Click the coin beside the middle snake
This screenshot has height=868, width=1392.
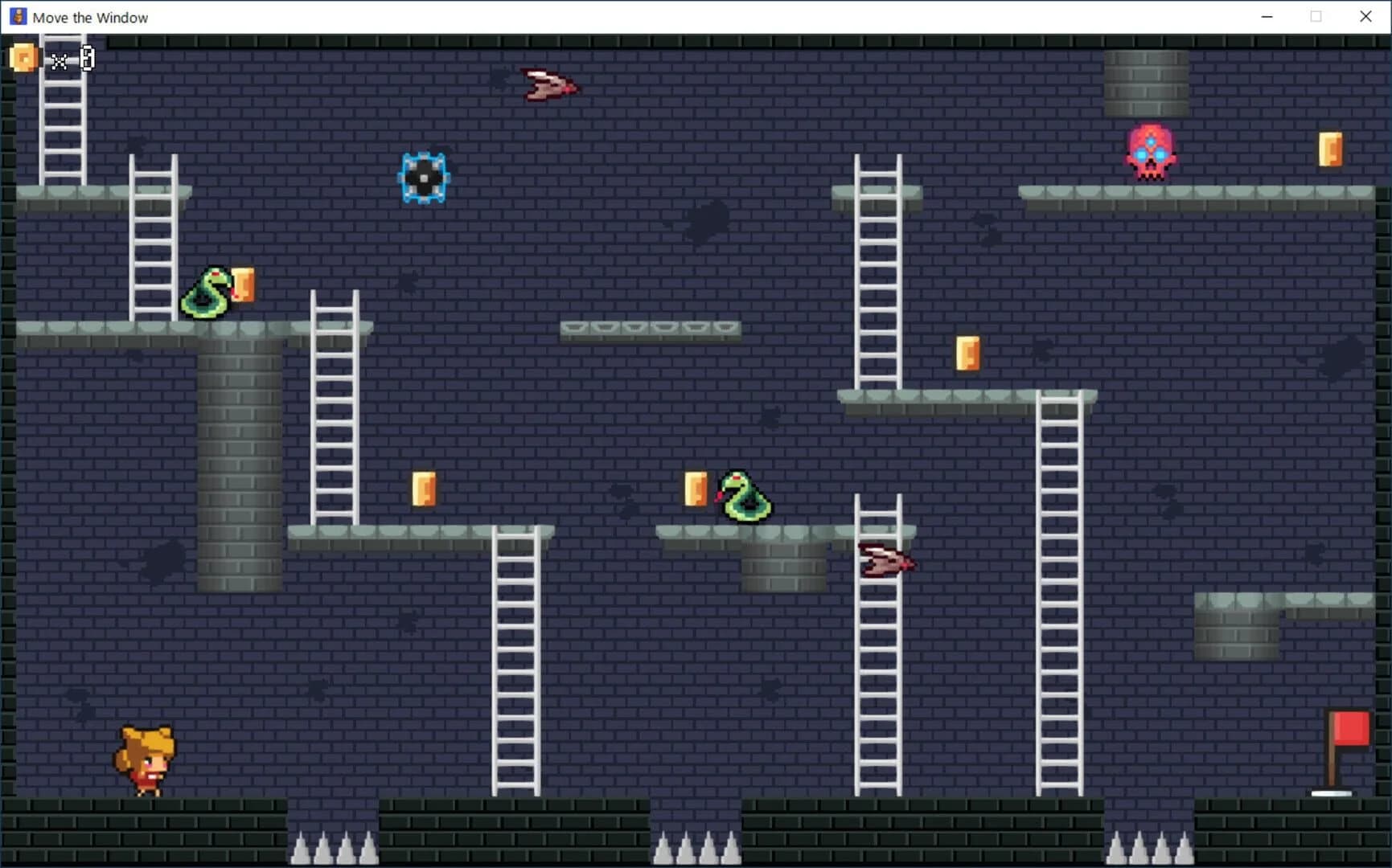click(695, 489)
